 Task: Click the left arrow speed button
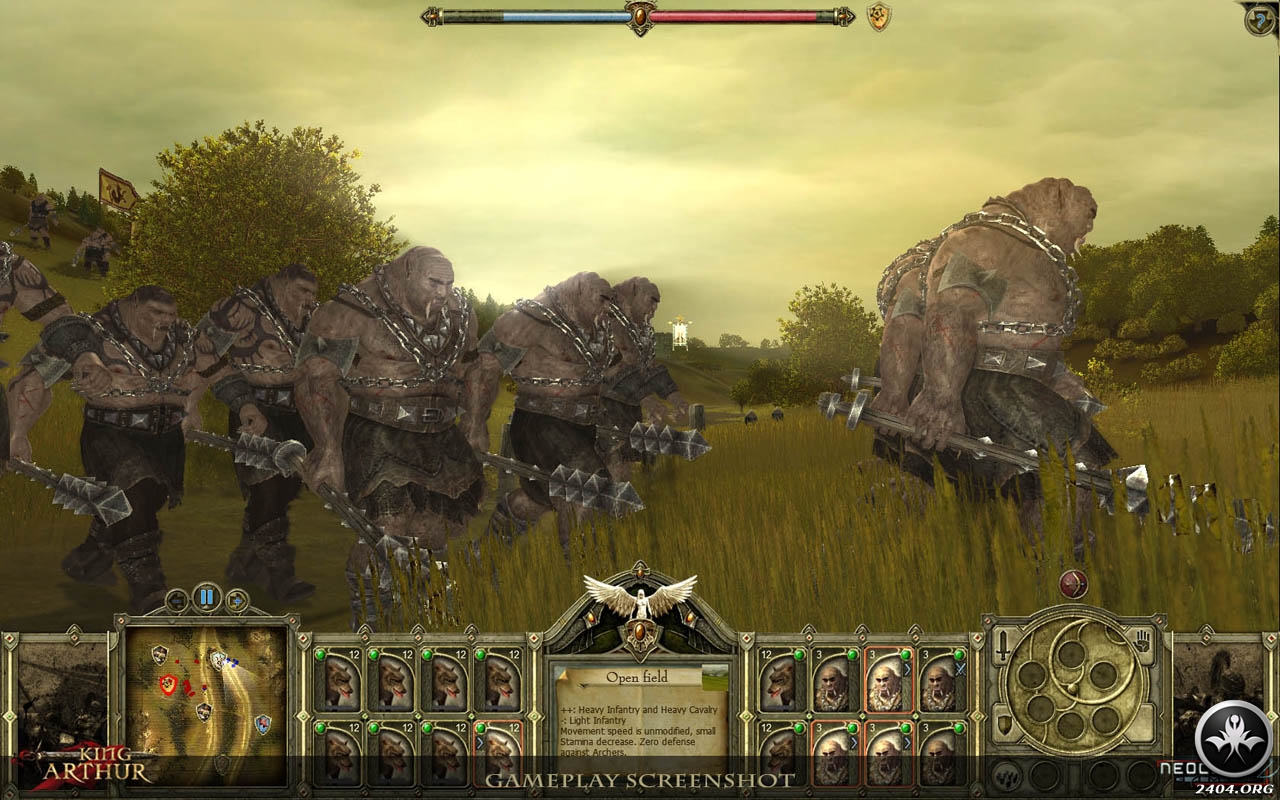(x=178, y=600)
